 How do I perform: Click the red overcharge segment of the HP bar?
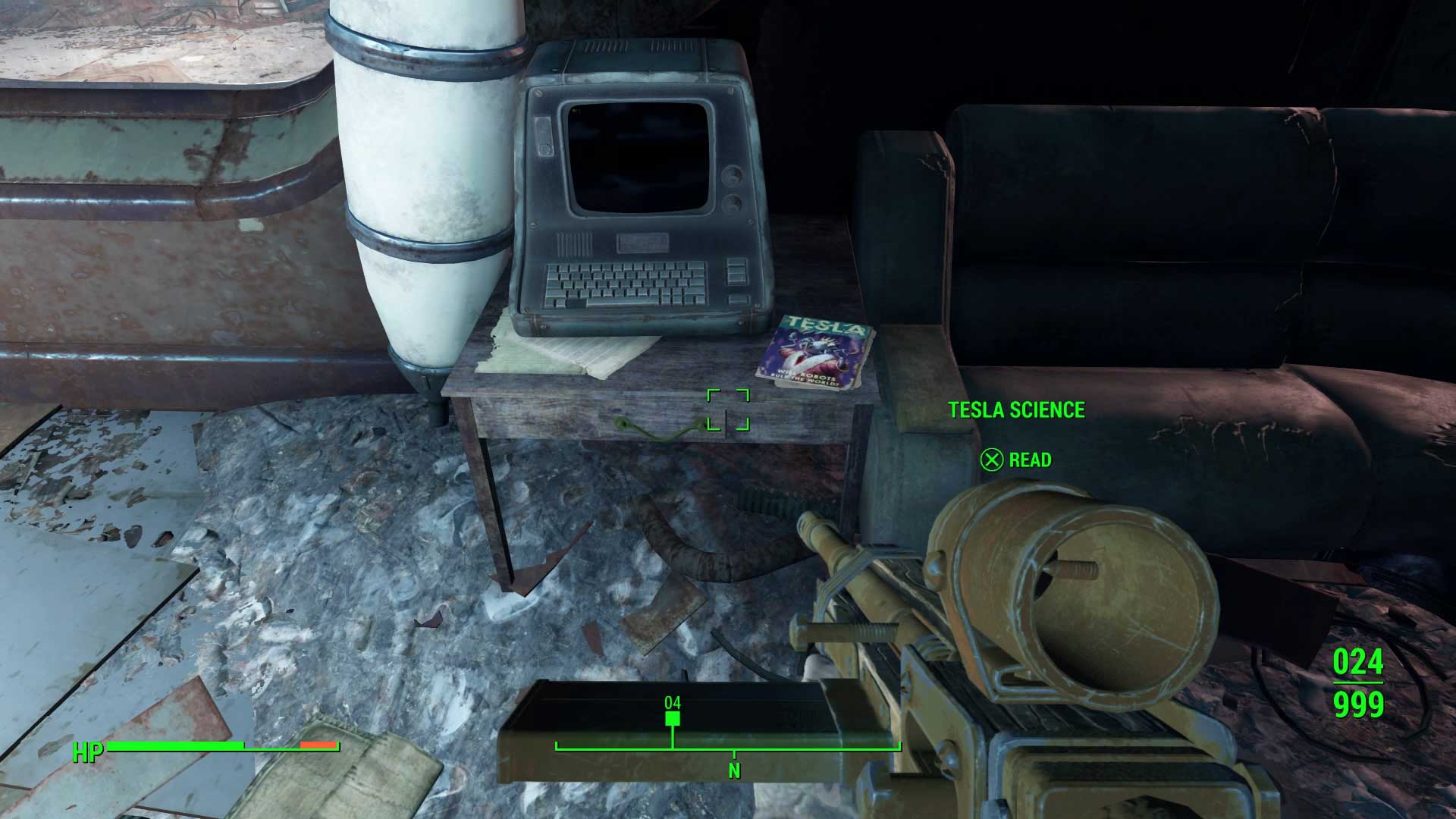click(x=318, y=745)
